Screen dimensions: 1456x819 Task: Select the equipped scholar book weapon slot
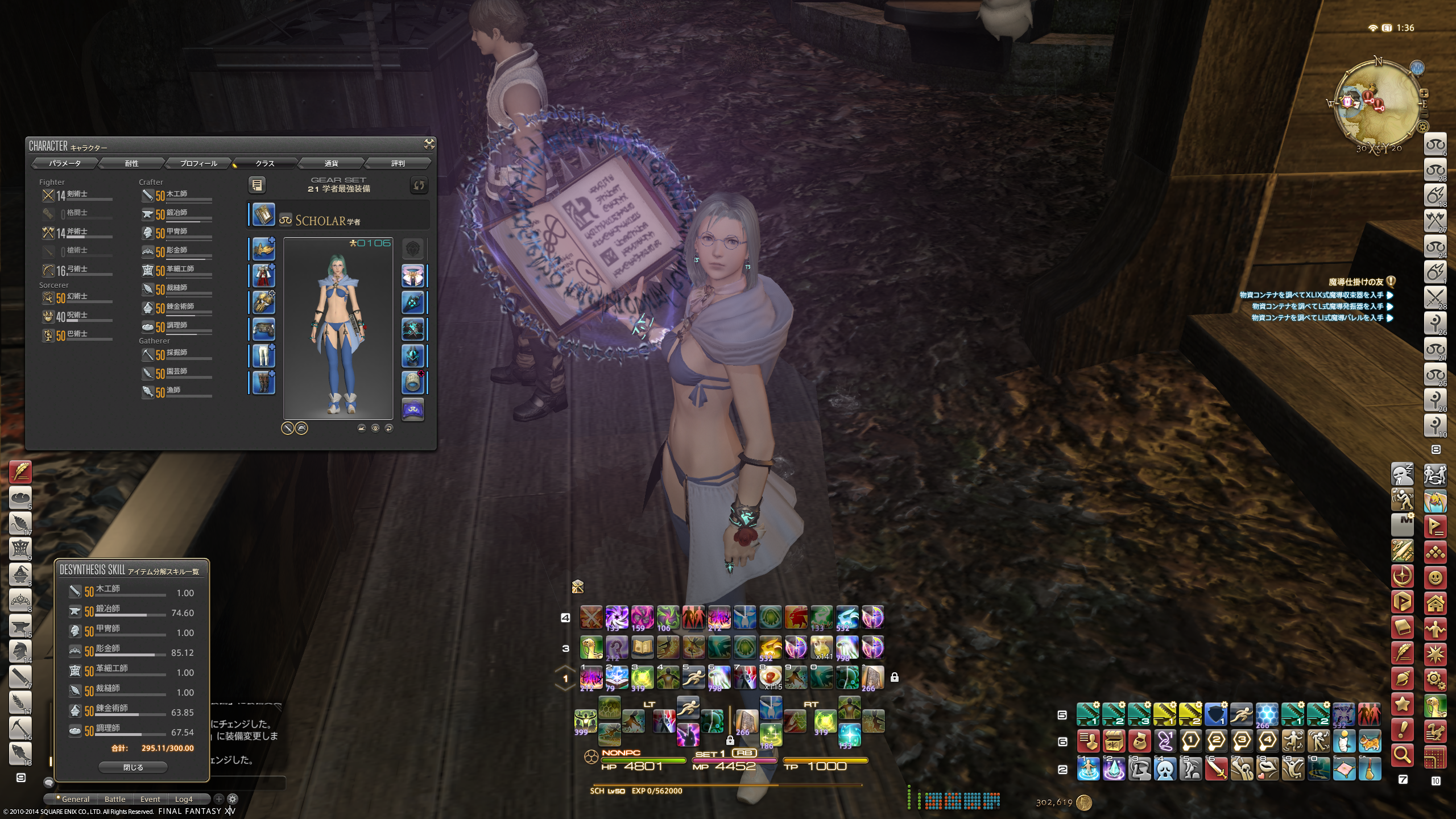263,215
